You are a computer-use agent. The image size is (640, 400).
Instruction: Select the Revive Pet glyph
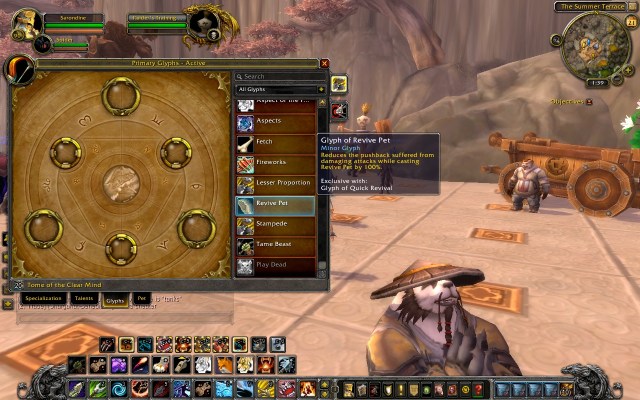[275, 204]
